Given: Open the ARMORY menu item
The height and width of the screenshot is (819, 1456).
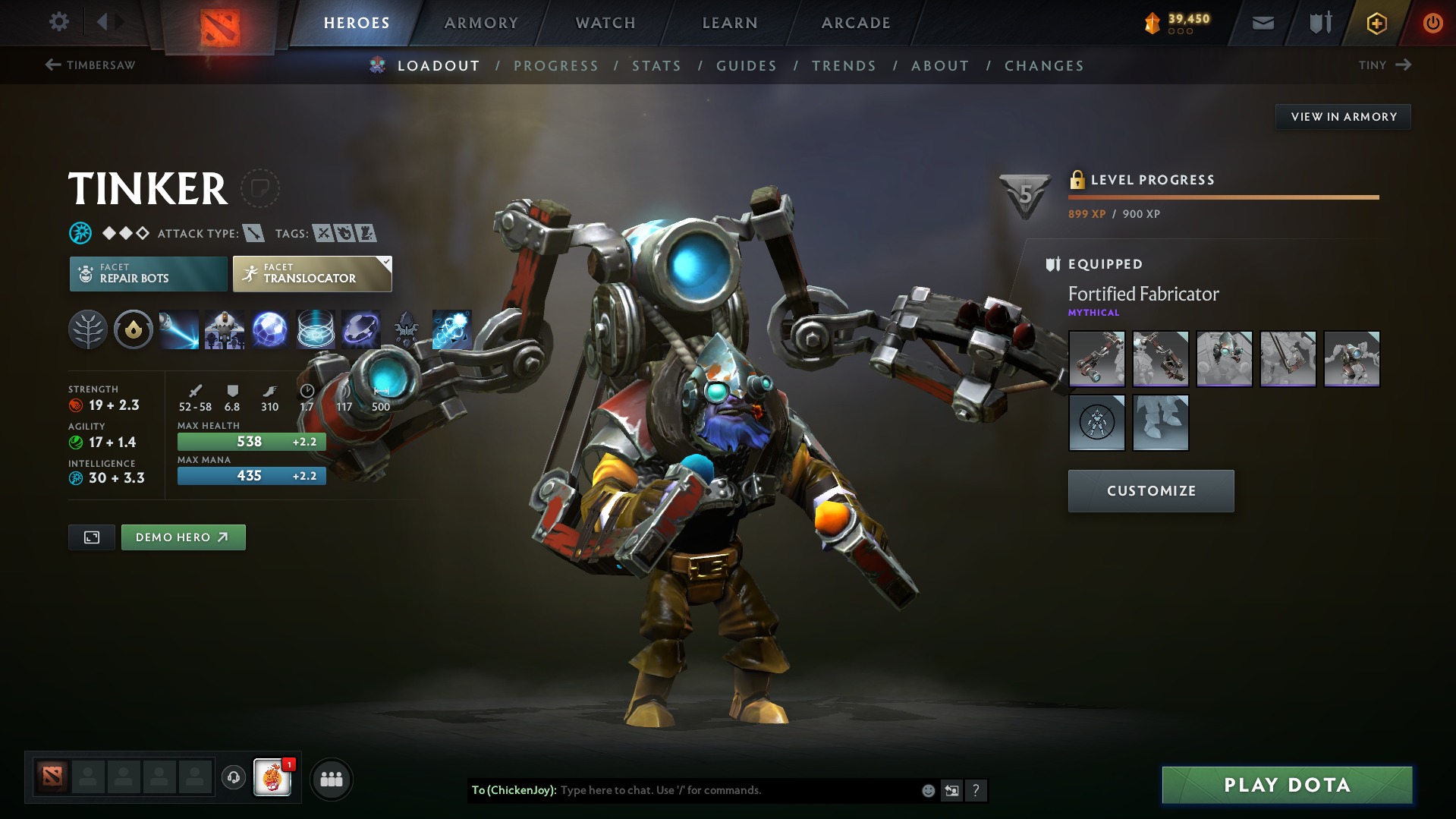Looking at the screenshot, I should (x=481, y=23).
